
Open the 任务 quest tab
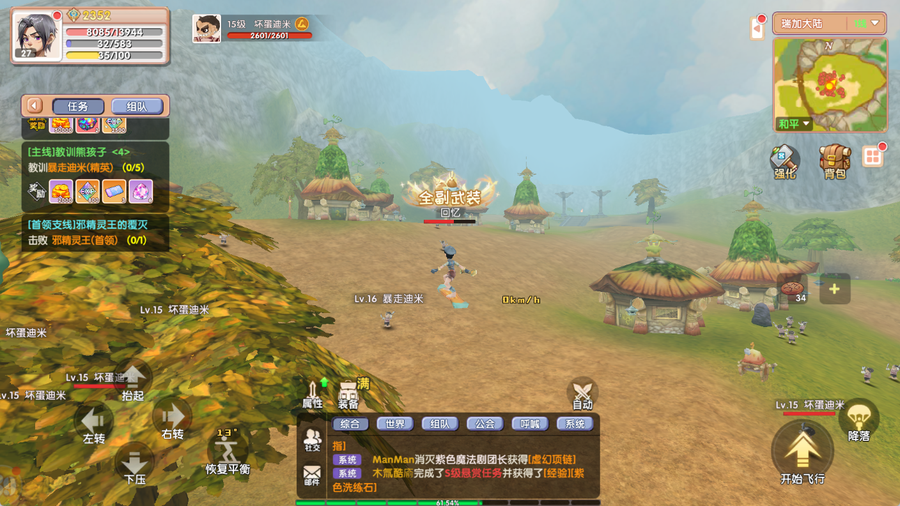click(x=77, y=106)
